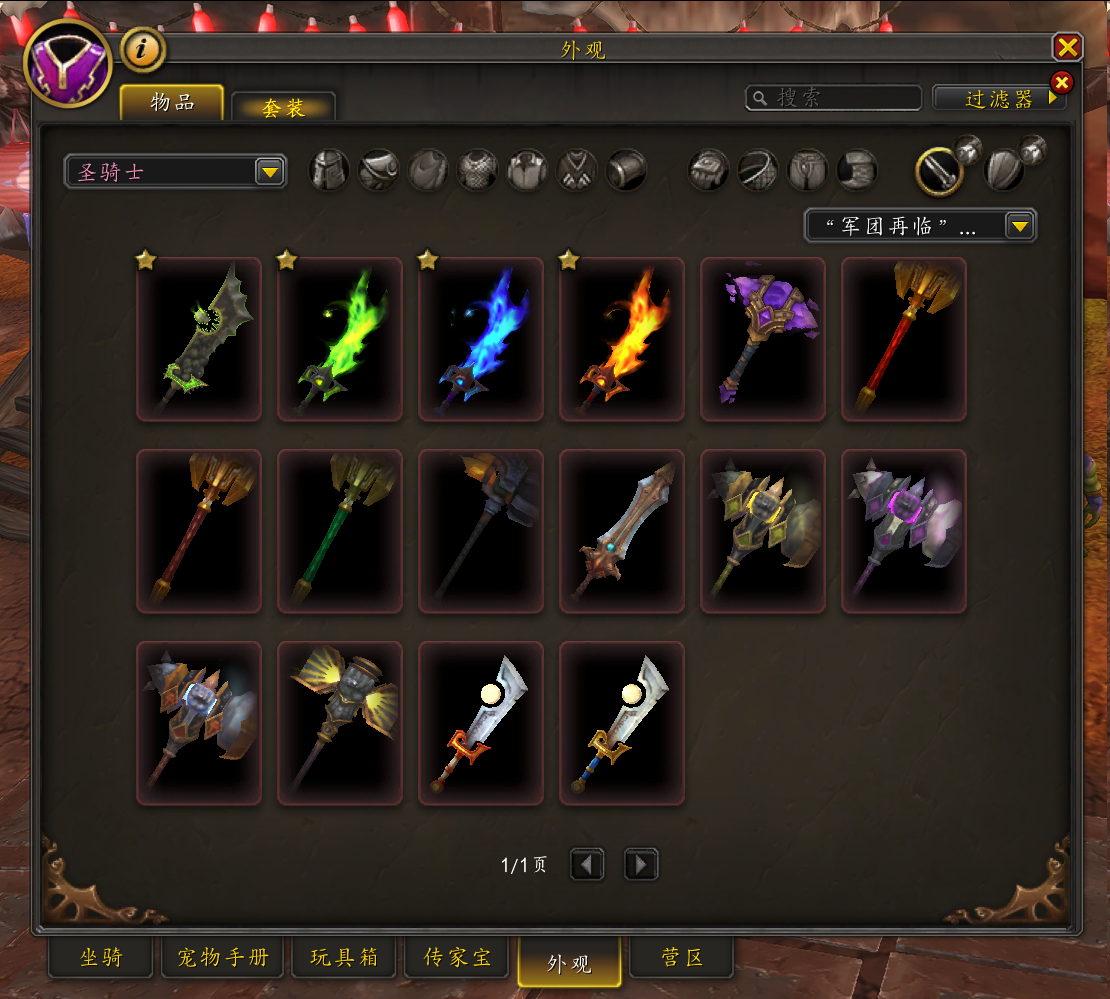Click the 搜索 search box
The image size is (1110, 999).
click(x=835, y=97)
